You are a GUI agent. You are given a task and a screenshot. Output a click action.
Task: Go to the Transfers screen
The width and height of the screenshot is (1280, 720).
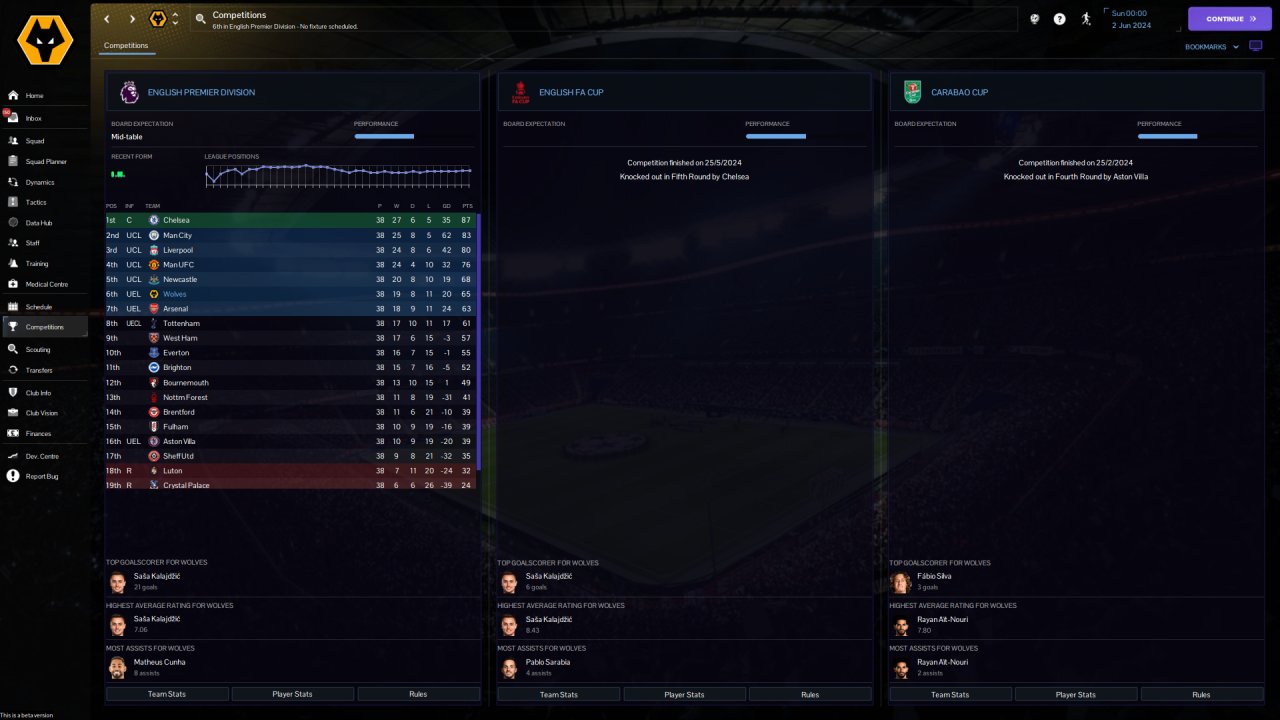[39, 370]
